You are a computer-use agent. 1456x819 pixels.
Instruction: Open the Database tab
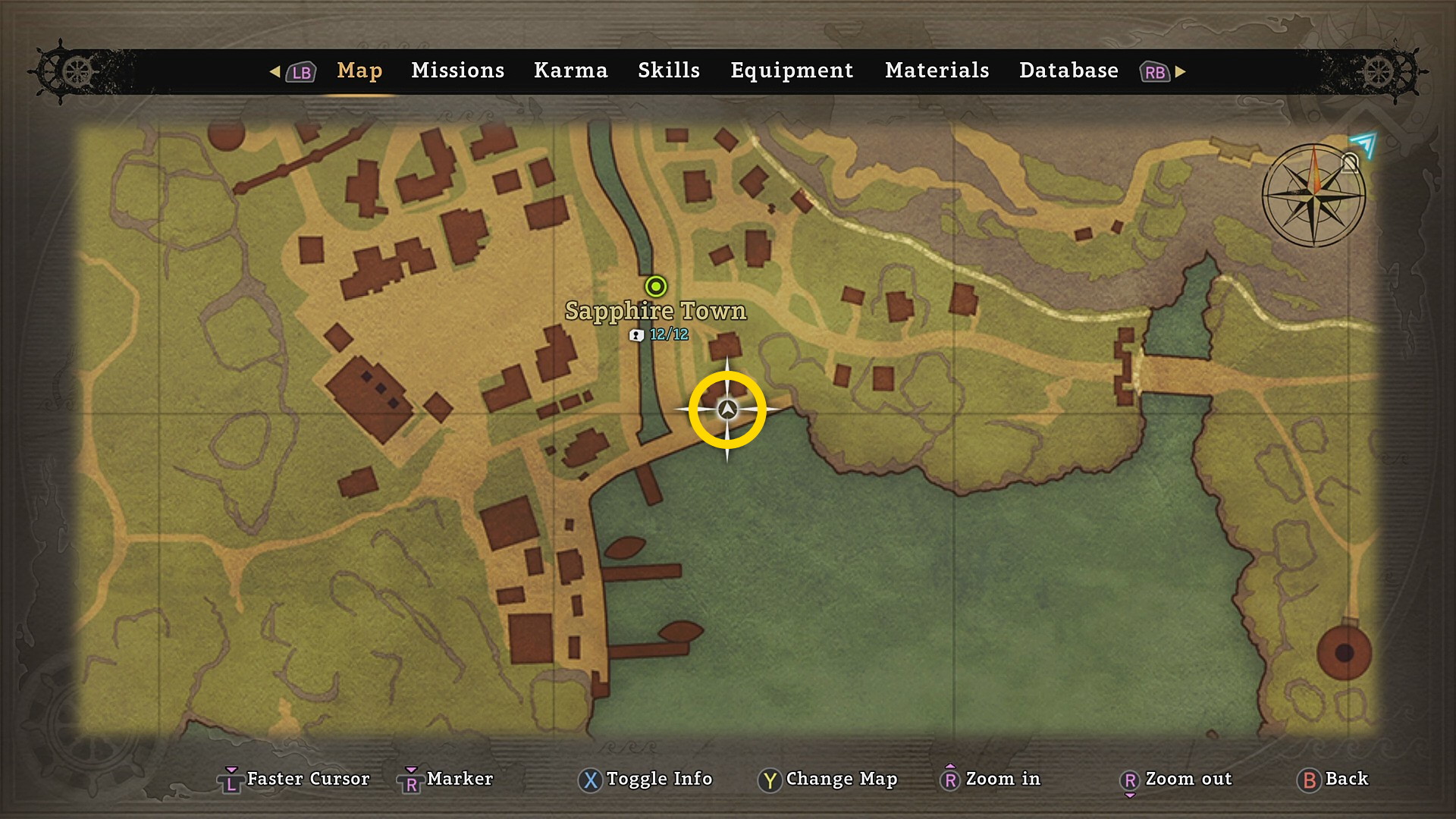pyautogui.click(x=1068, y=71)
